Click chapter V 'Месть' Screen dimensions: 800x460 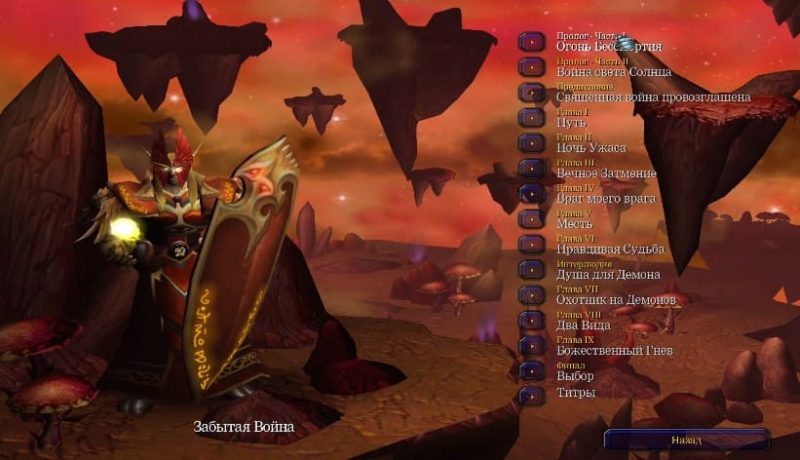click(x=532, y=219)
